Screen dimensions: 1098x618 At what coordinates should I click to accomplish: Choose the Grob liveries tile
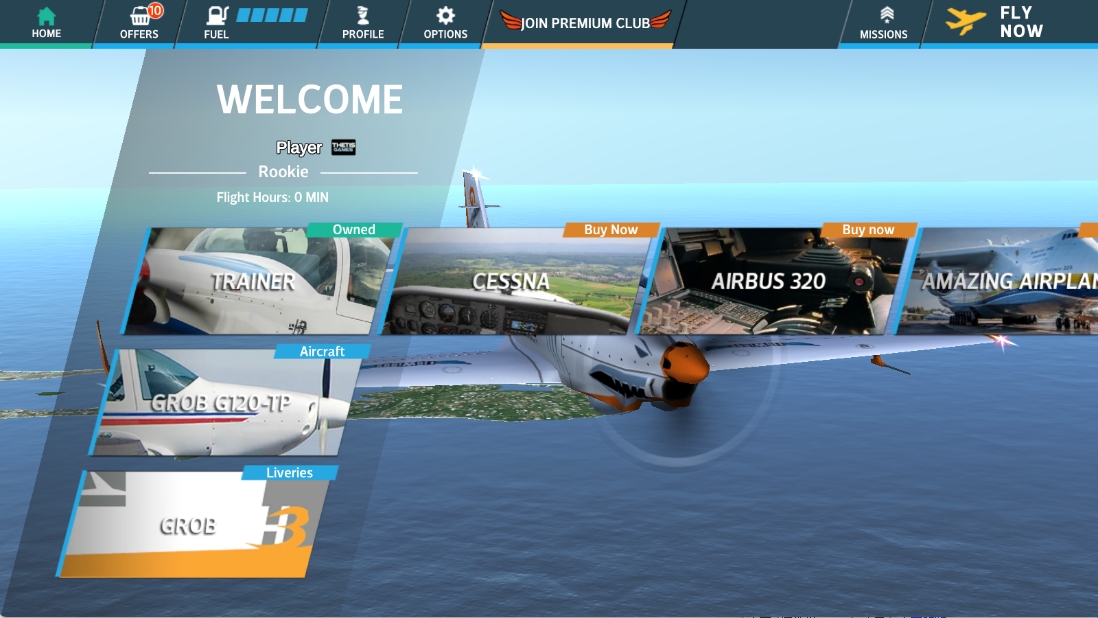pyautogui.click(x=195, y=524)
